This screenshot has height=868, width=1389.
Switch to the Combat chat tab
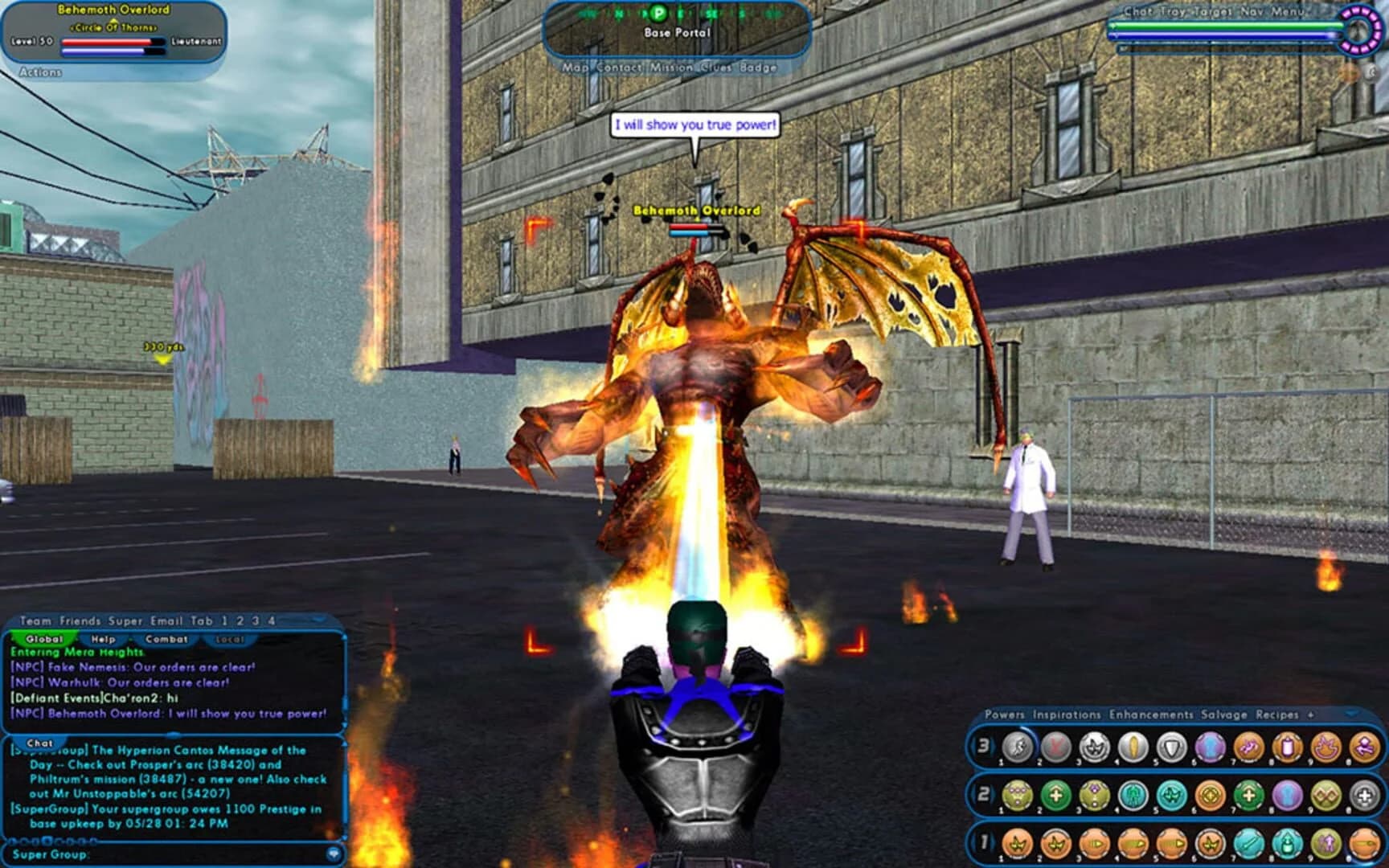pos(166,638)
